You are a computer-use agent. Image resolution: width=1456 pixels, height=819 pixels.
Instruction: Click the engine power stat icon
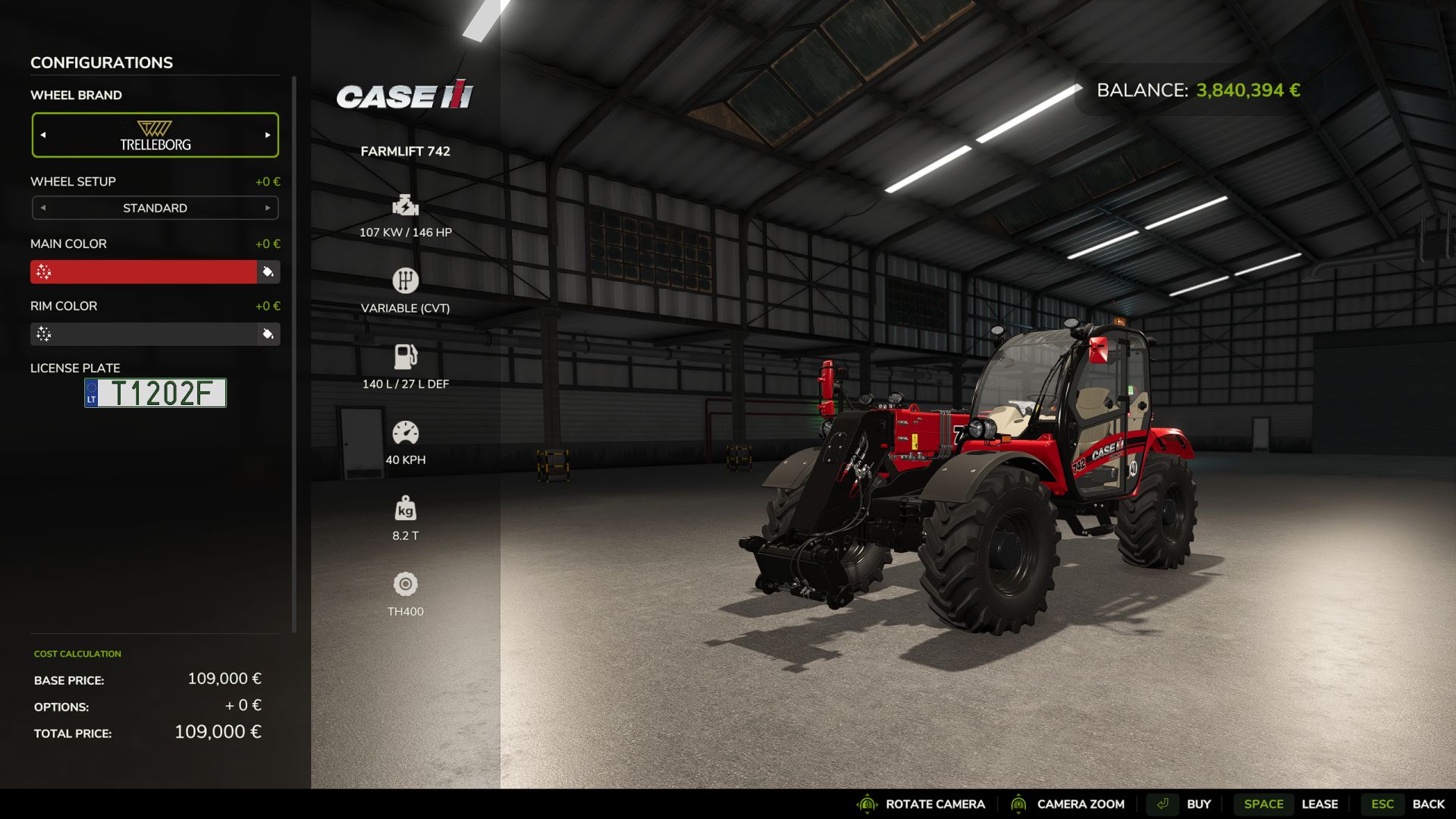tap(406, 207)
